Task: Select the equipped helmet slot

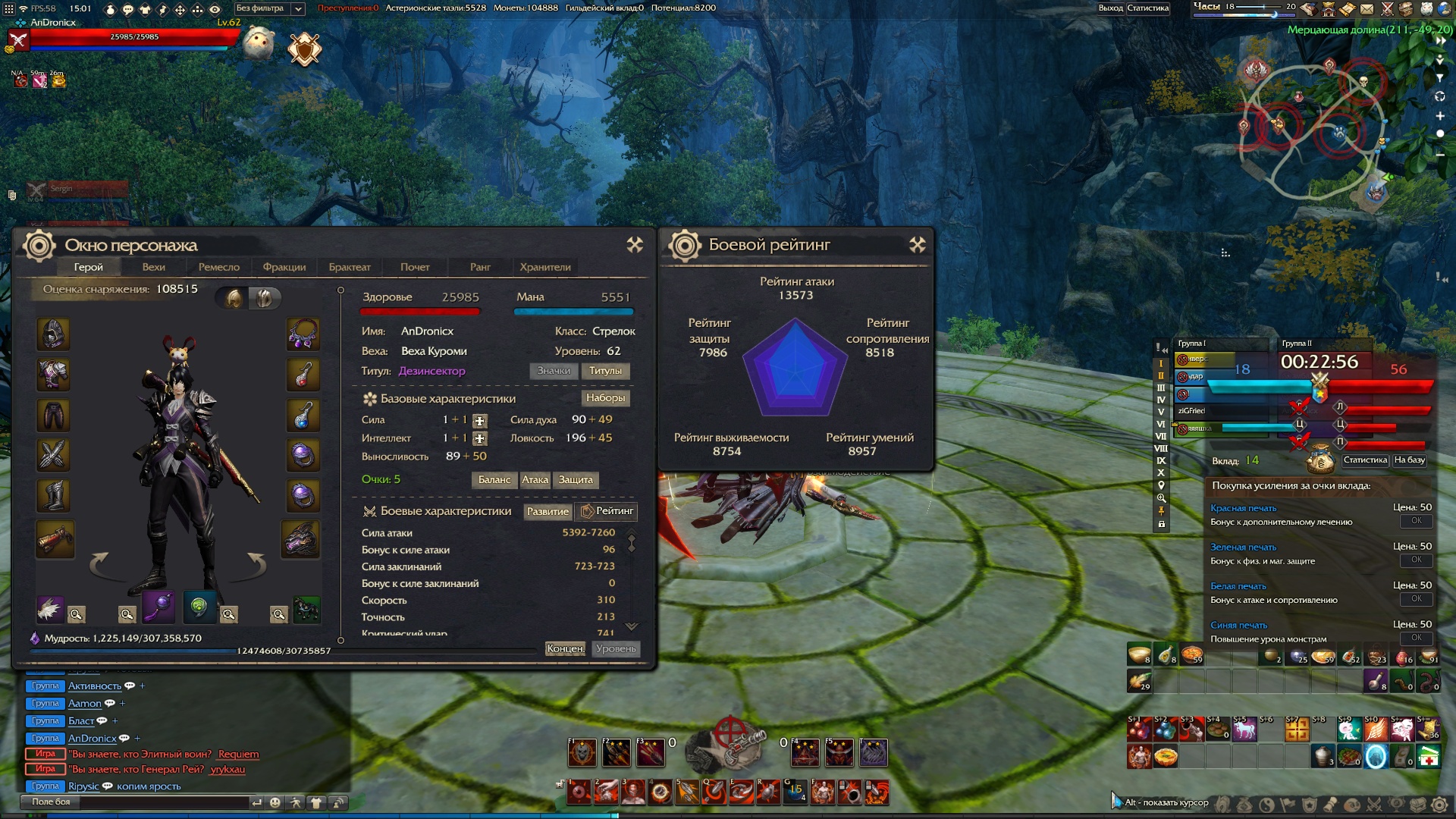Action: (53, 334)
